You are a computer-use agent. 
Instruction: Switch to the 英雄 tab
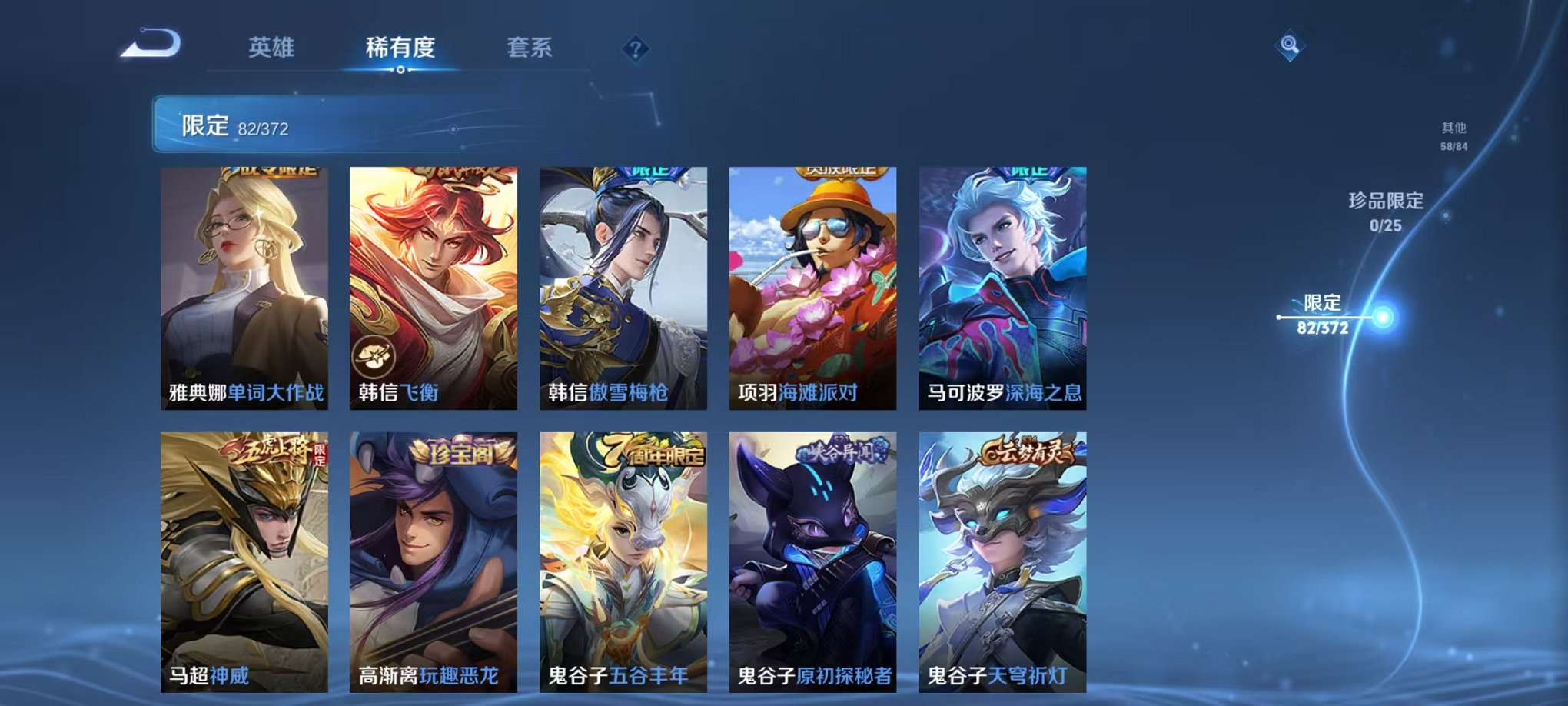pyautogui.click(x=274, y=46)
